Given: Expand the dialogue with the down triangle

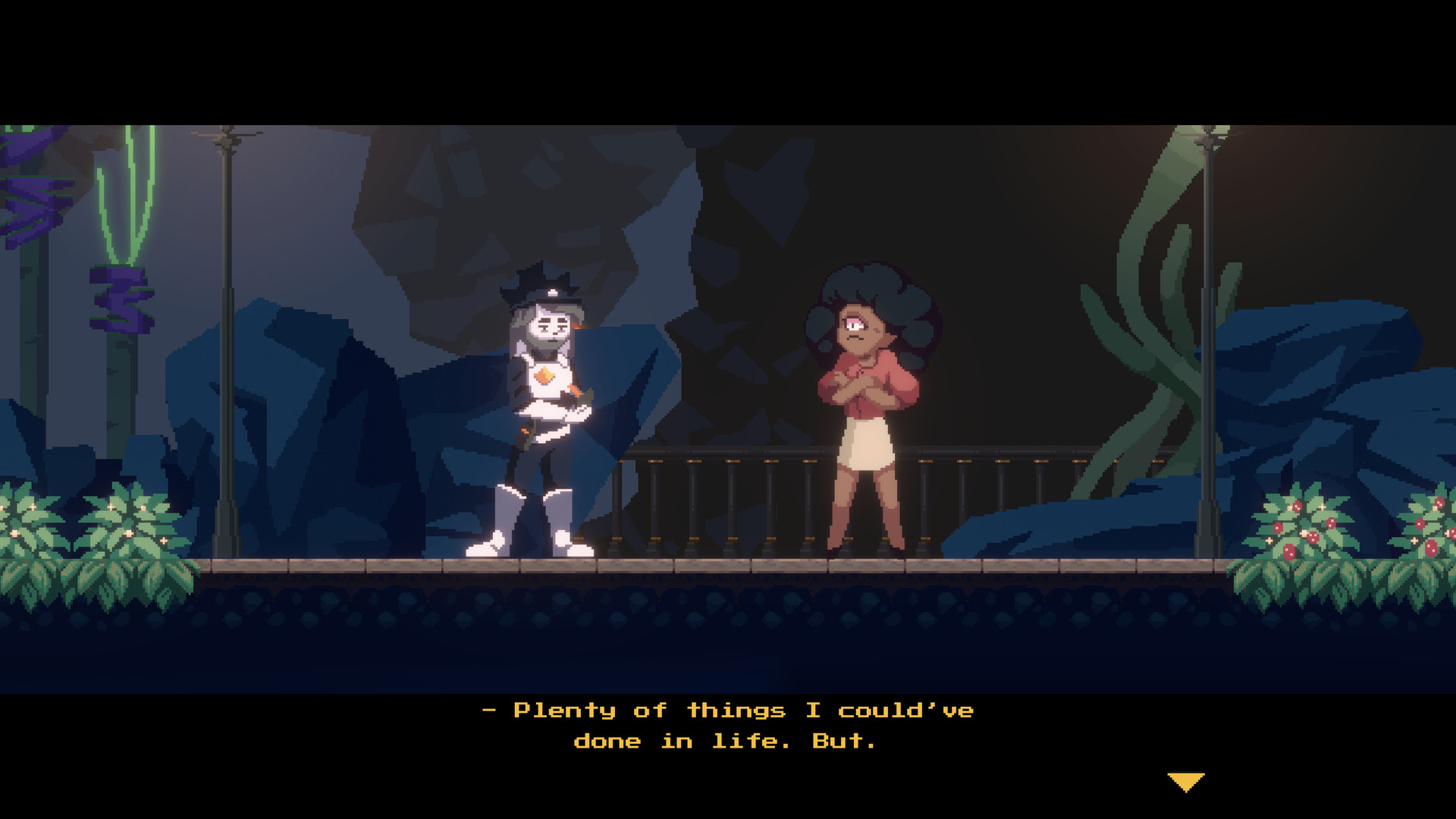Looking at the screenshot, I should click(x=1186, y=778).
